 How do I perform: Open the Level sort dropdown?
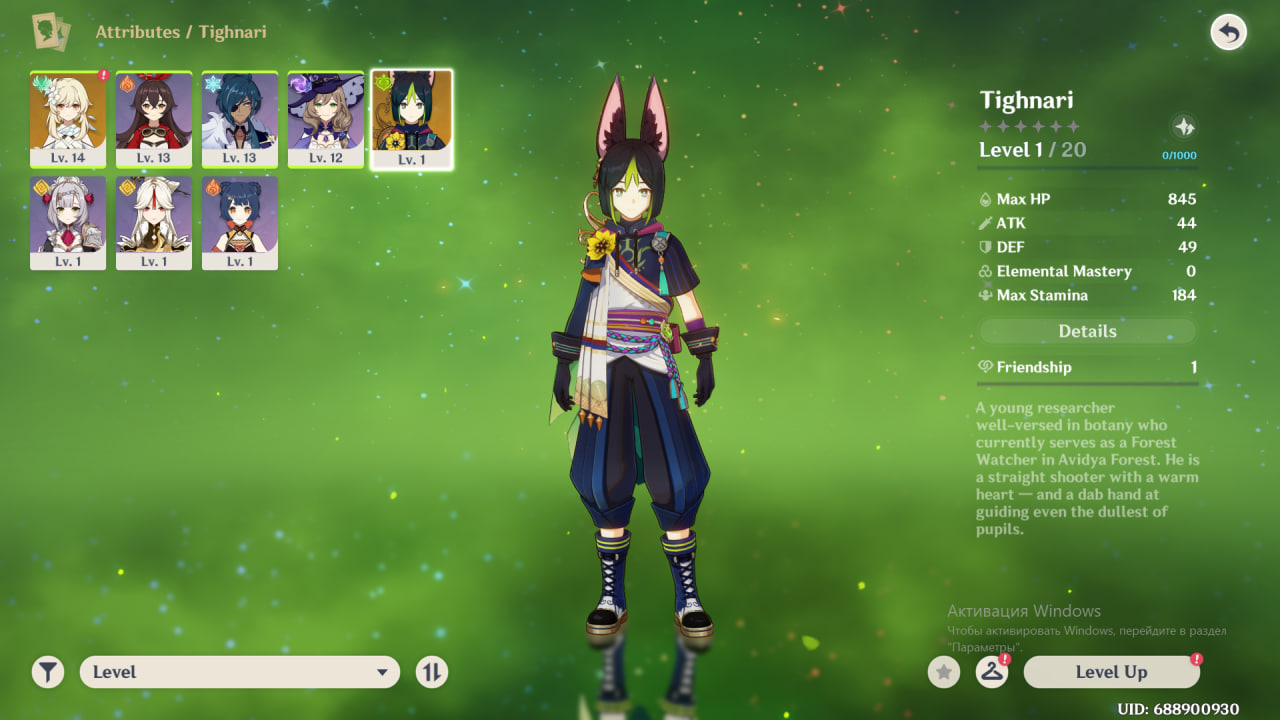[240, 672]
